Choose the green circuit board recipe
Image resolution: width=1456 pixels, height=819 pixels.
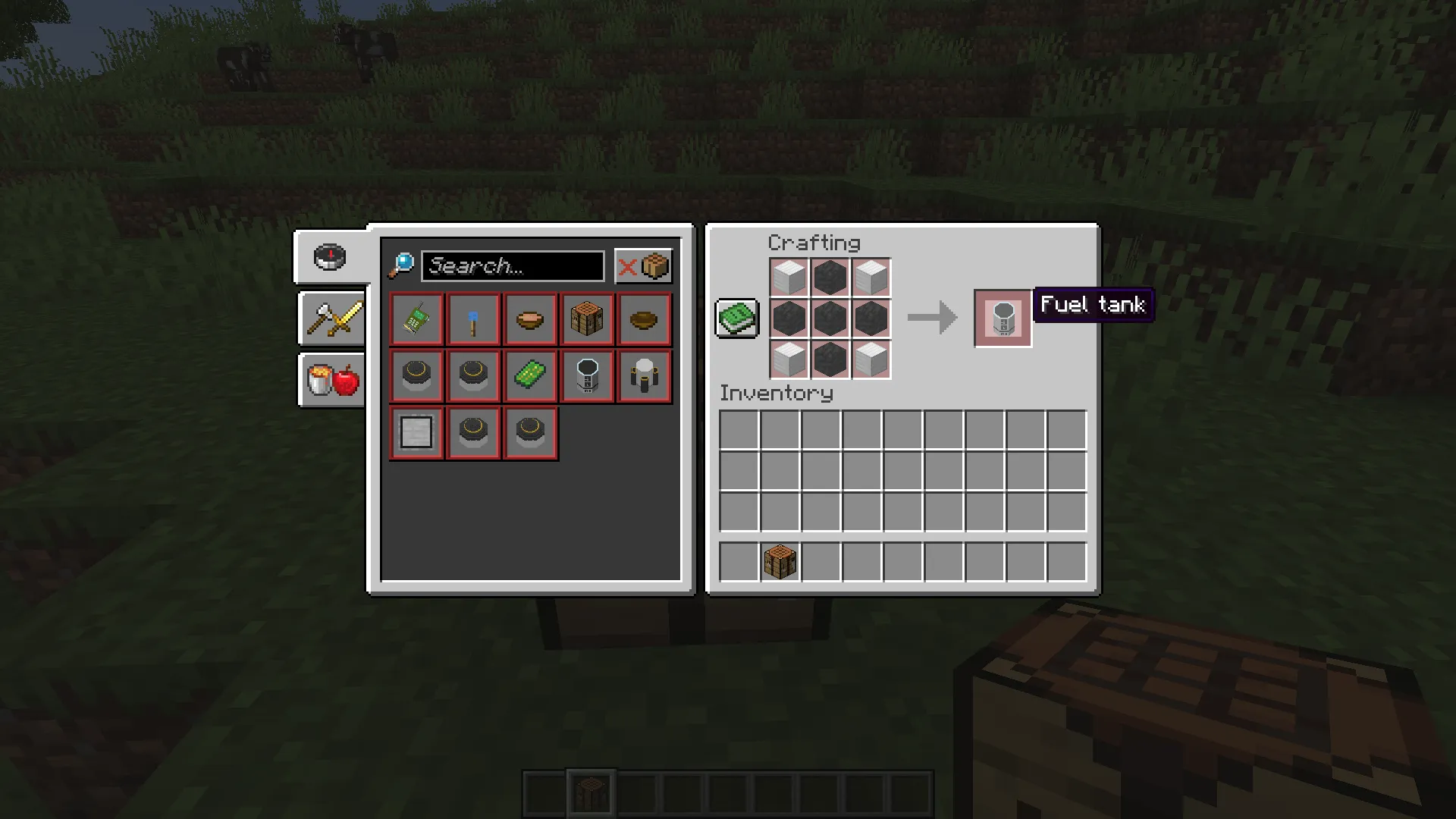530,376
